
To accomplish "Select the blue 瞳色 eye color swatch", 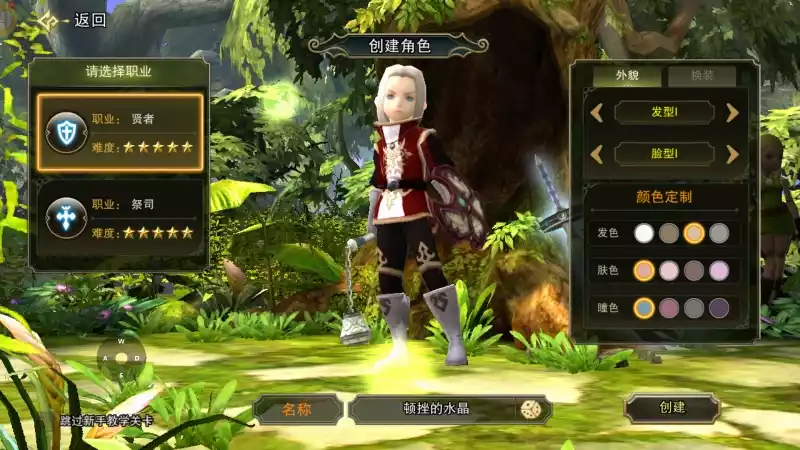I will click(645, 308).
